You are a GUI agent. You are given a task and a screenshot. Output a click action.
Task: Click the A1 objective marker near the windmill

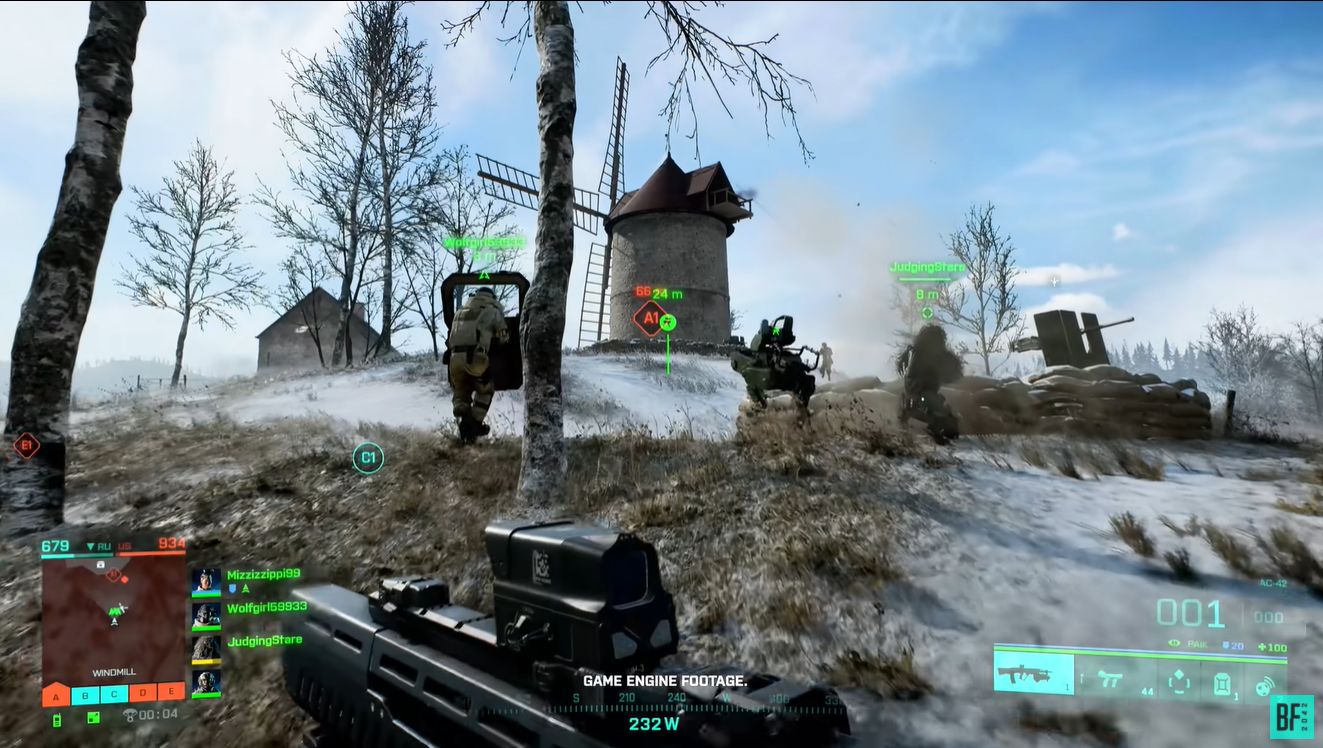tap(648, 320)
